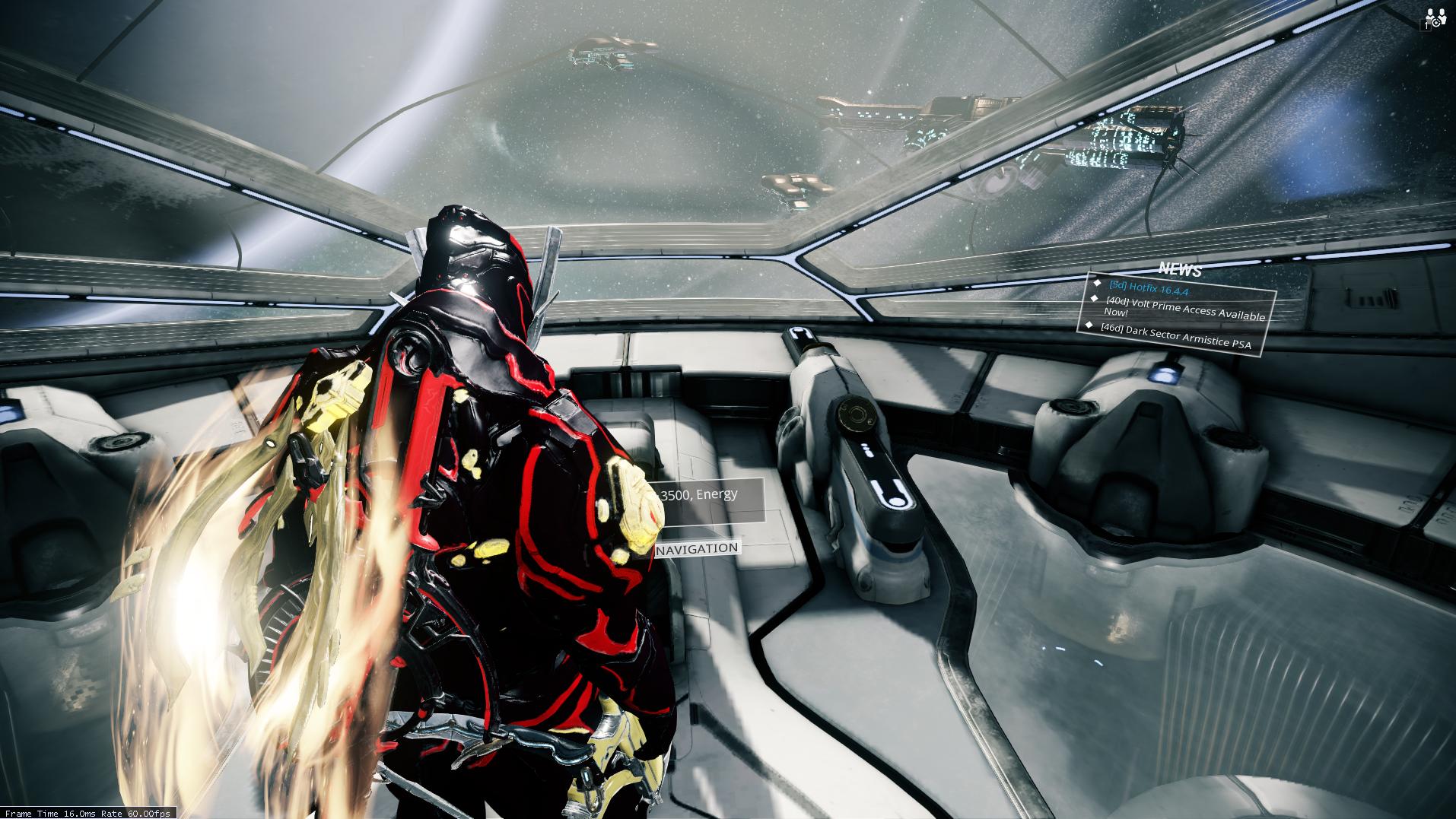Click the friends list icon
The height and width of the screenshot is (819, 1456).
point(1430,14)
